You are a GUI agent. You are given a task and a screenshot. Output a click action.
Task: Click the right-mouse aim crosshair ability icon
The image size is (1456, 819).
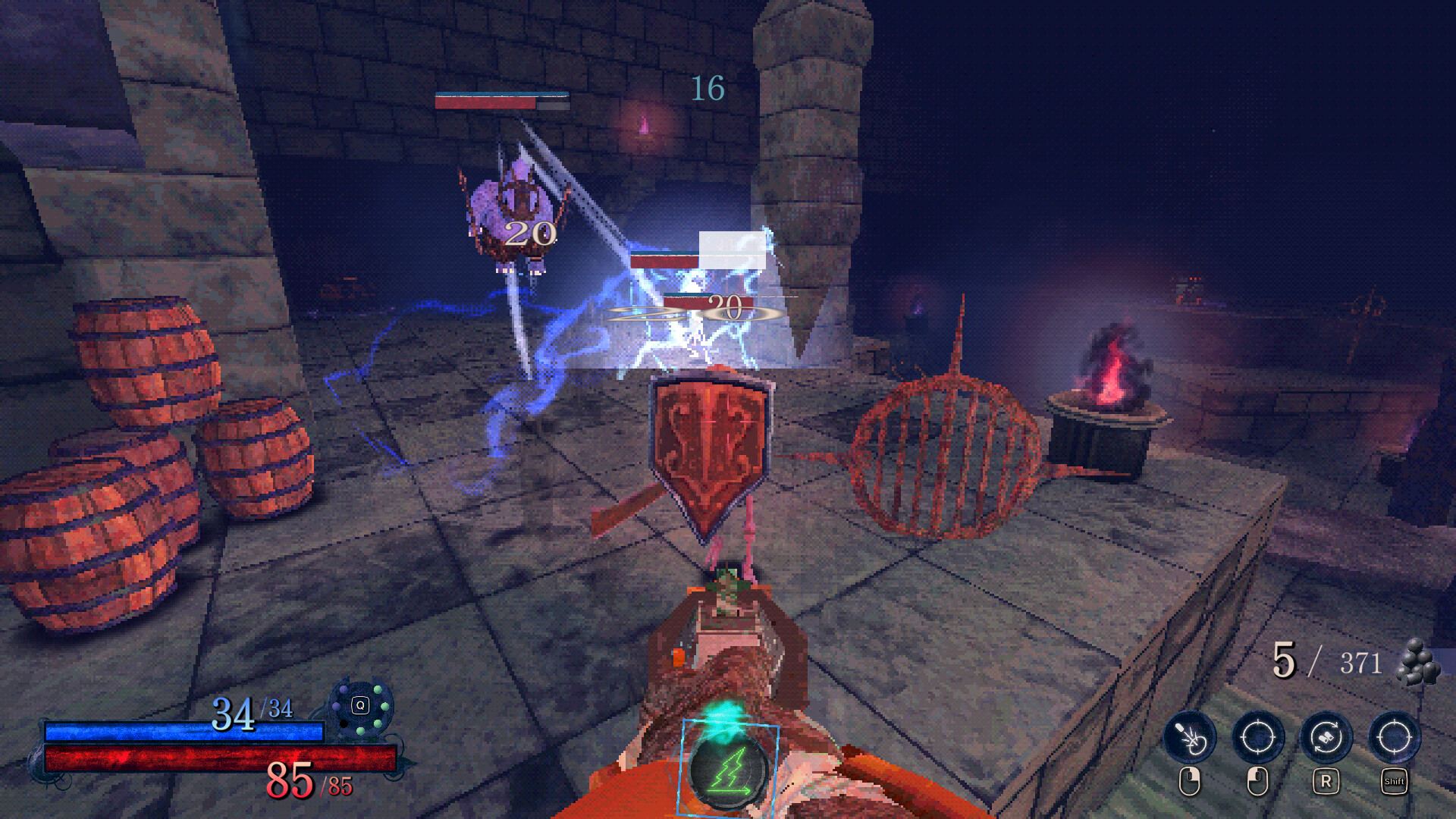point(1257,736)
